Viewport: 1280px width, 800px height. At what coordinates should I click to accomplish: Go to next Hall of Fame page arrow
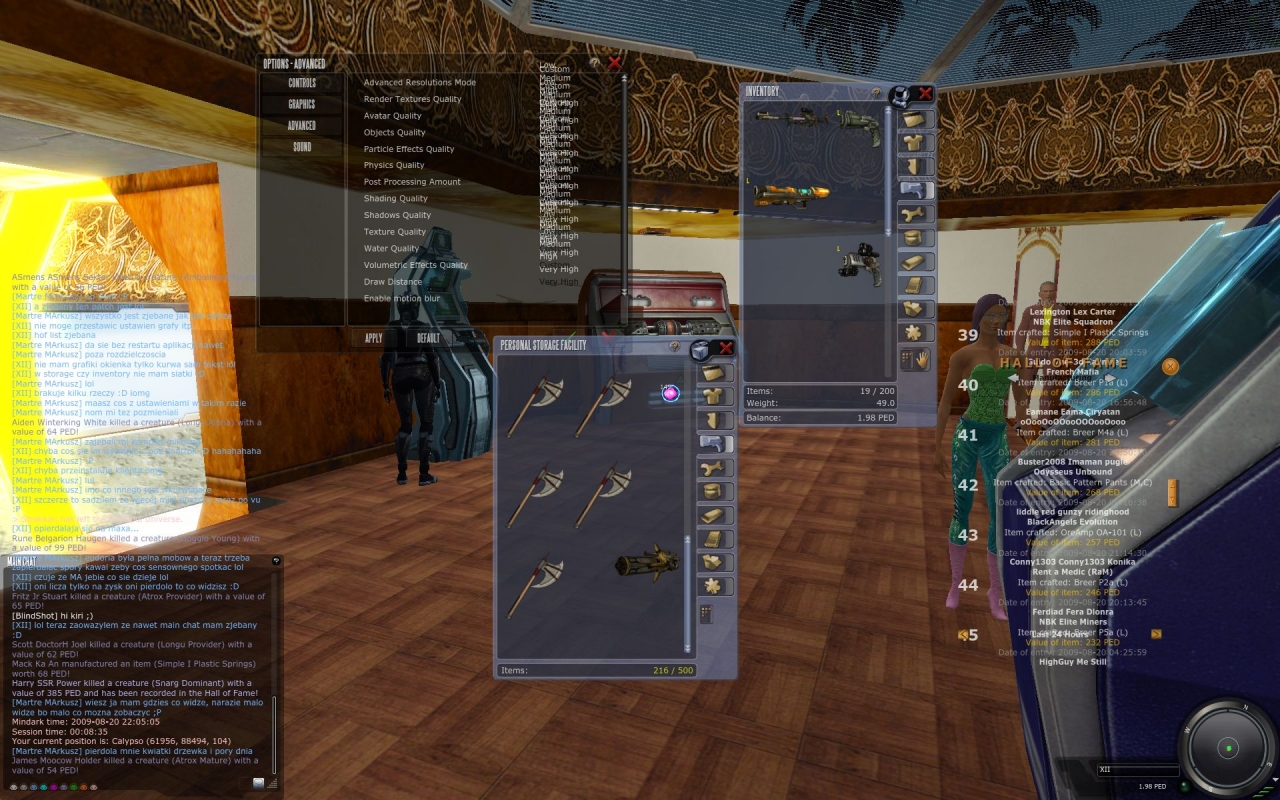(x=1156, y=634)
